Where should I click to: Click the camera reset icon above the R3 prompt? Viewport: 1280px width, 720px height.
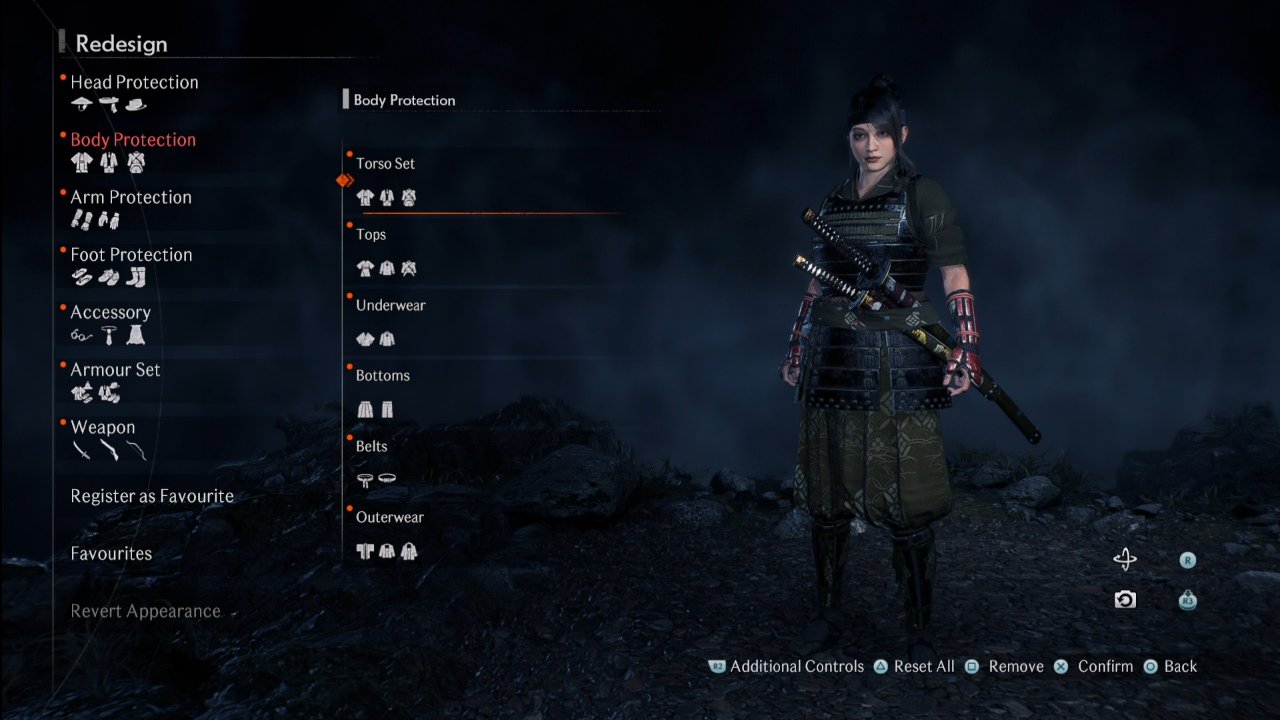click(x=1126, y=600)
